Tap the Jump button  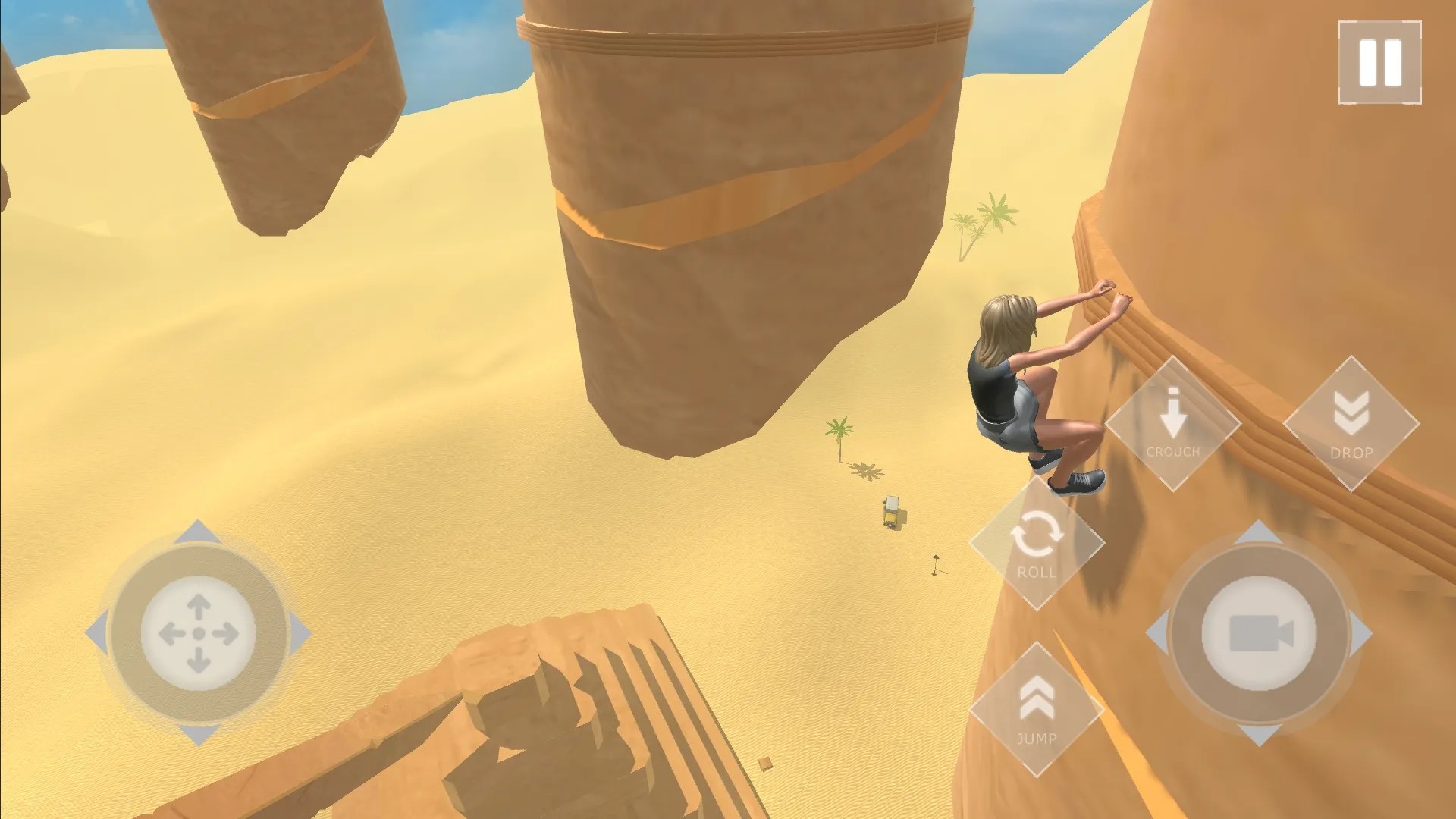tap(1037, 710)
